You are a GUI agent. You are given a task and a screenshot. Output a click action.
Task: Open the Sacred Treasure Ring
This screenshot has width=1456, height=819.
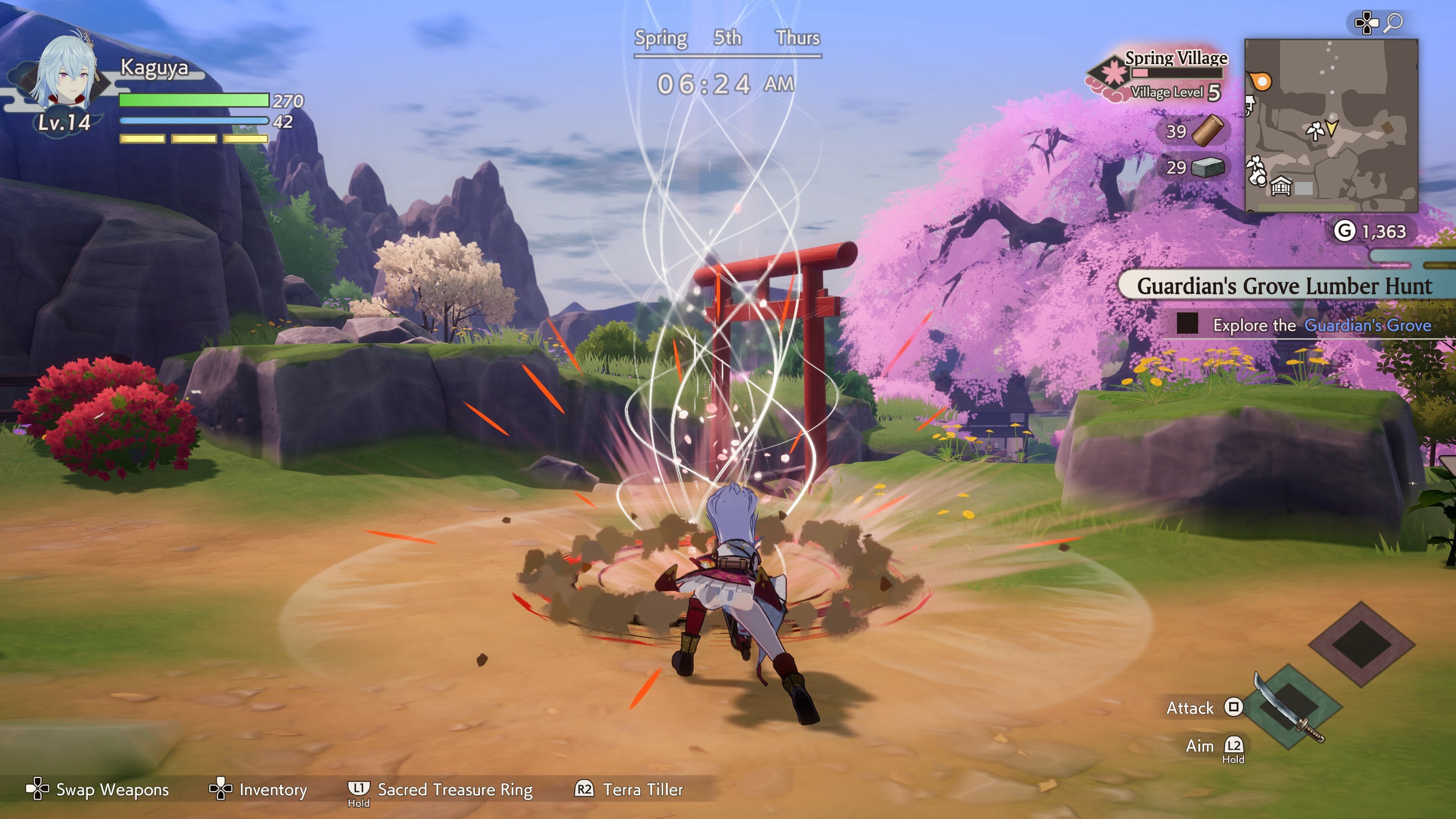[x=455, y=789]
